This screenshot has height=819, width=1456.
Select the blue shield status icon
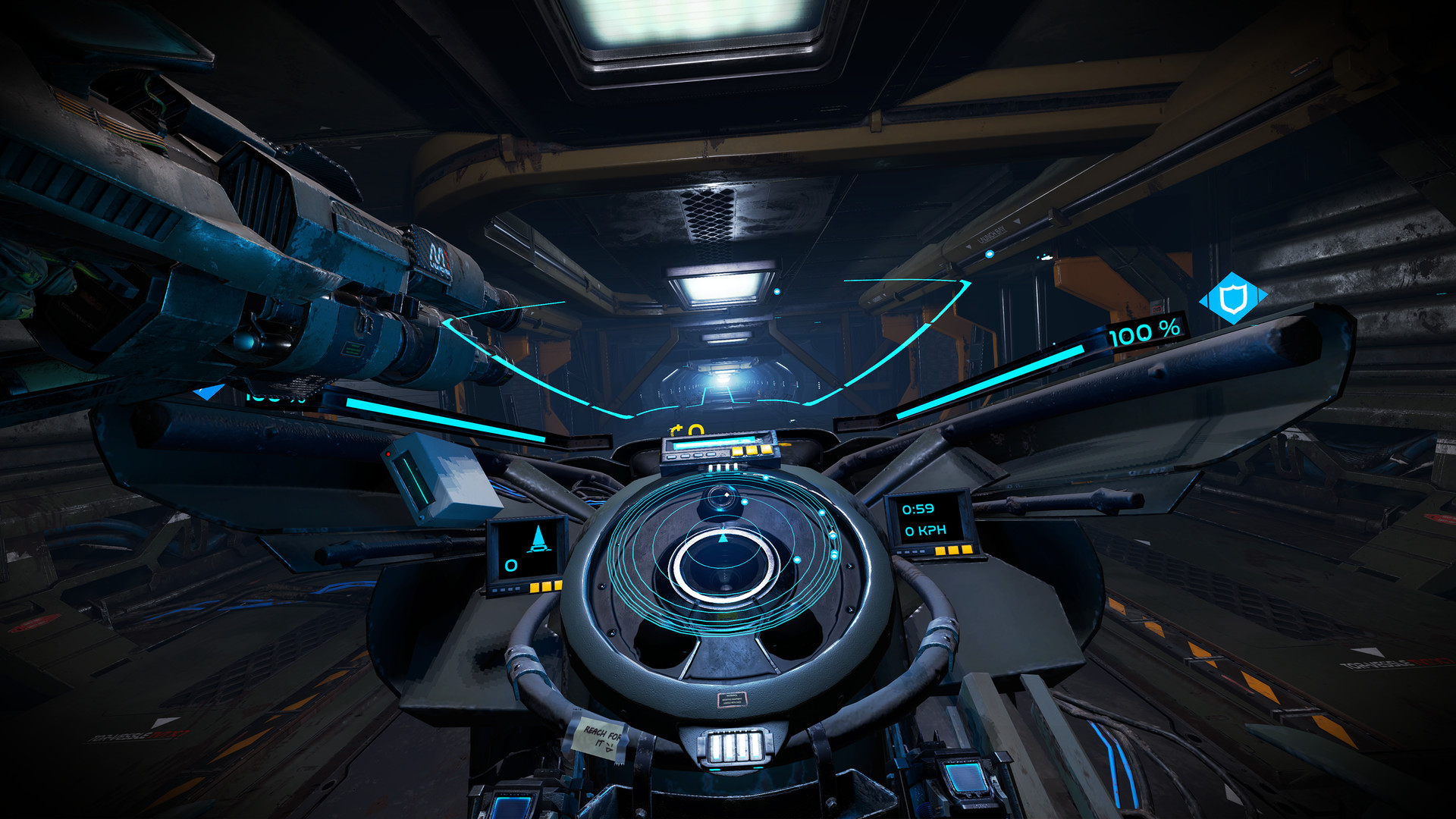point(1232,297)
